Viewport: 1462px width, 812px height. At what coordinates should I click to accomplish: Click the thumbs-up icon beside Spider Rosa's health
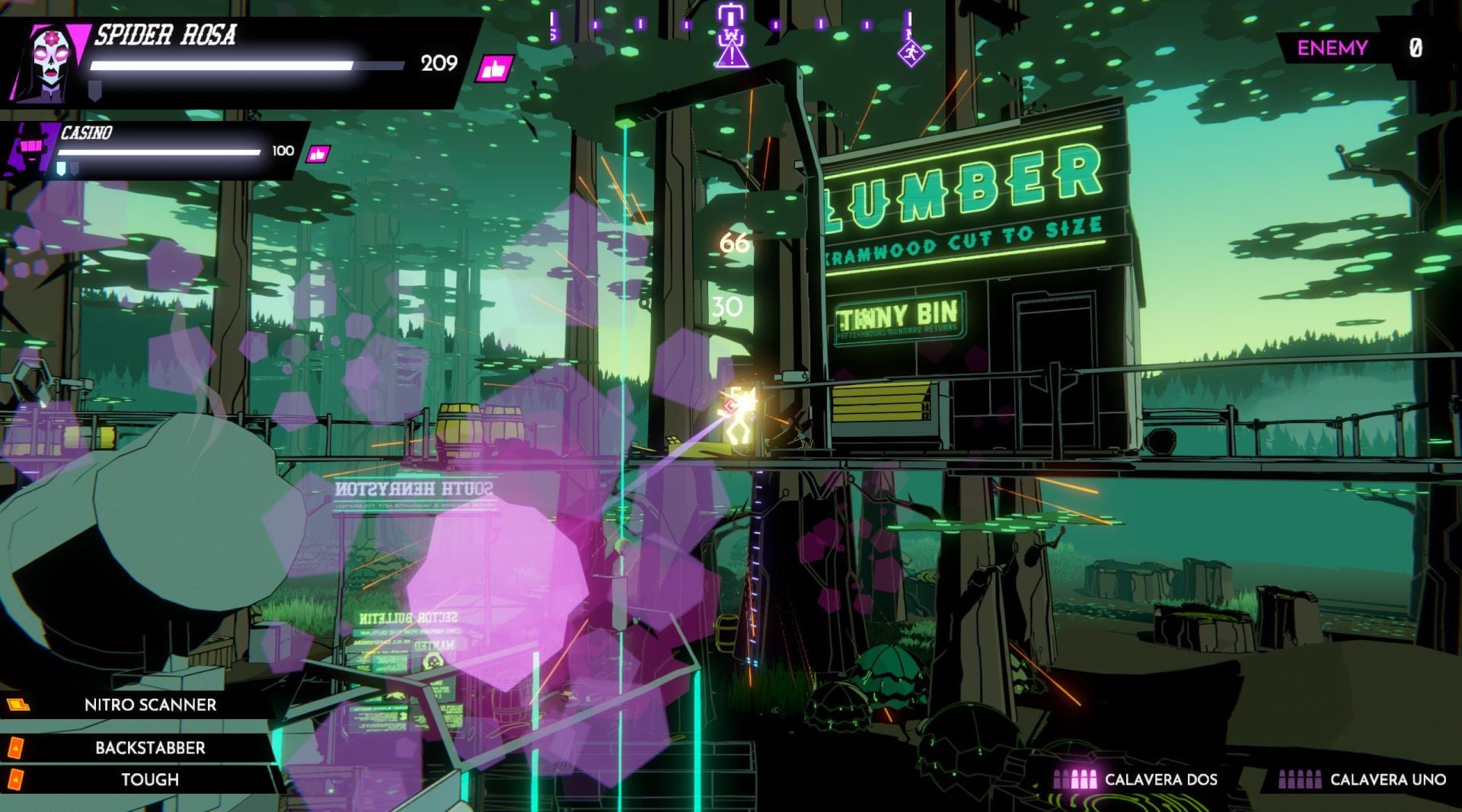point(493,70)
